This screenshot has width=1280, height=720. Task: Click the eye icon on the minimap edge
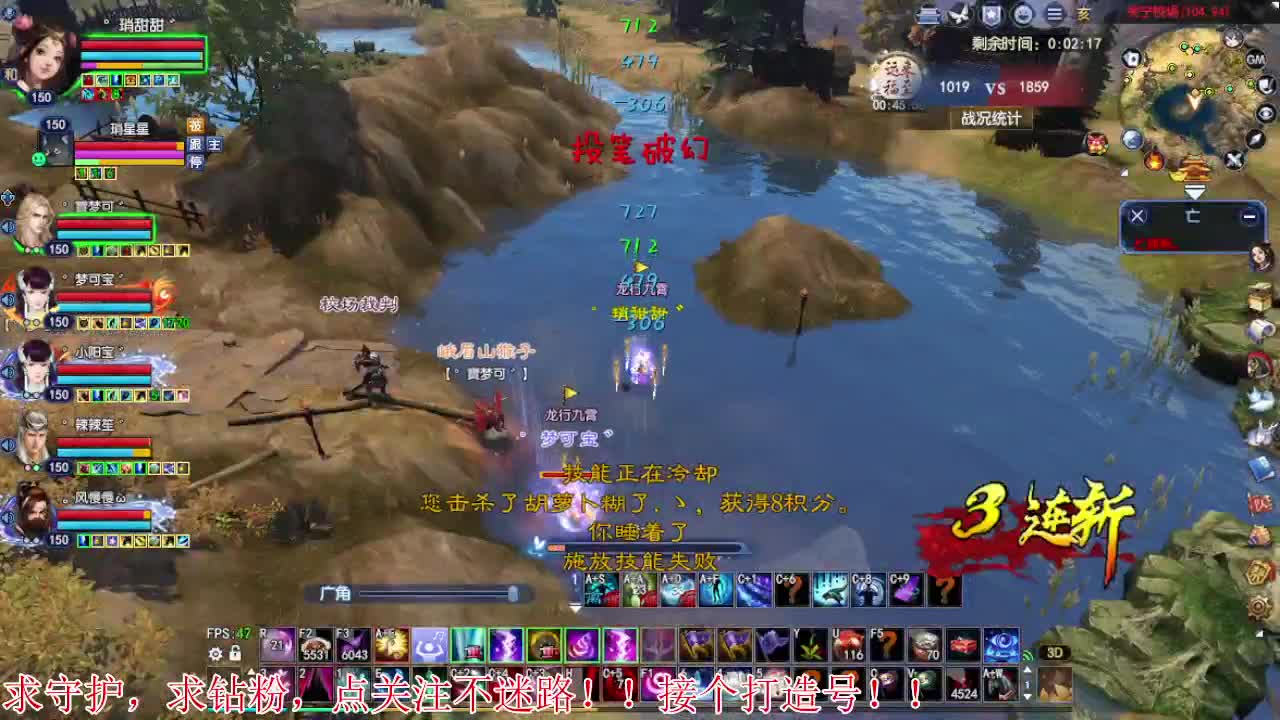1265,113
